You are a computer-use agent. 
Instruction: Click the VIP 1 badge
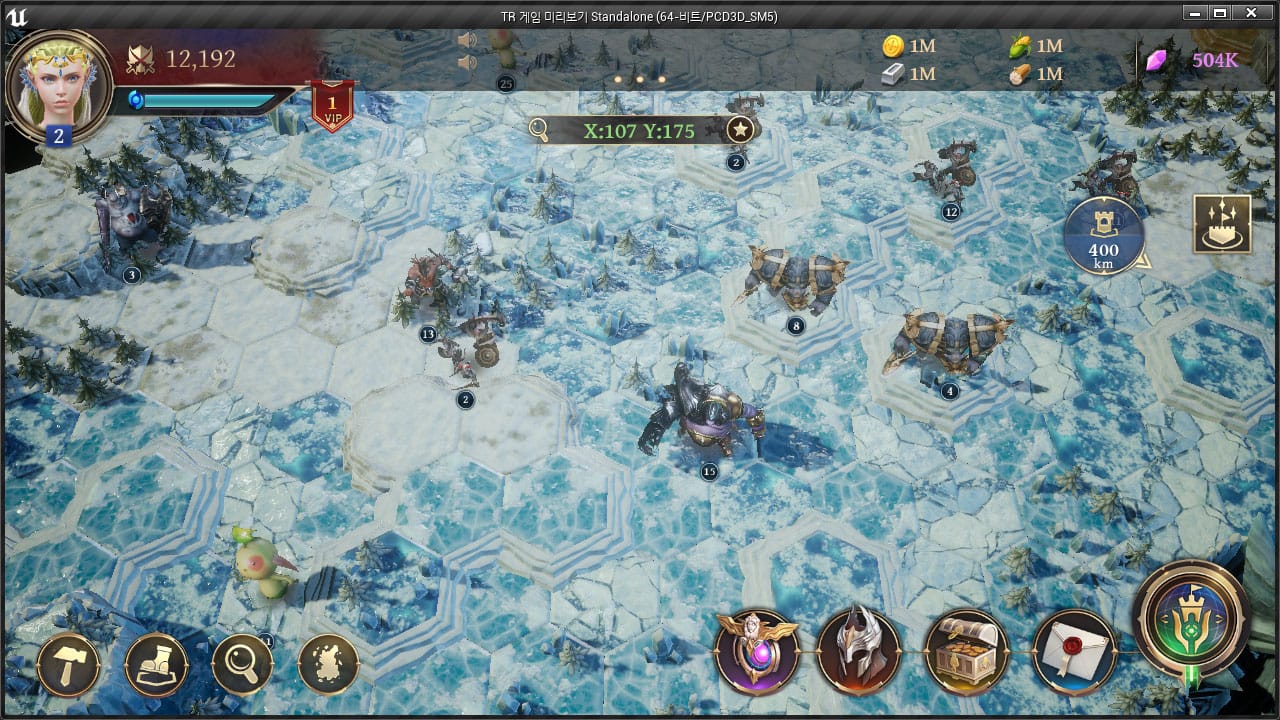[x=331, y=106]
